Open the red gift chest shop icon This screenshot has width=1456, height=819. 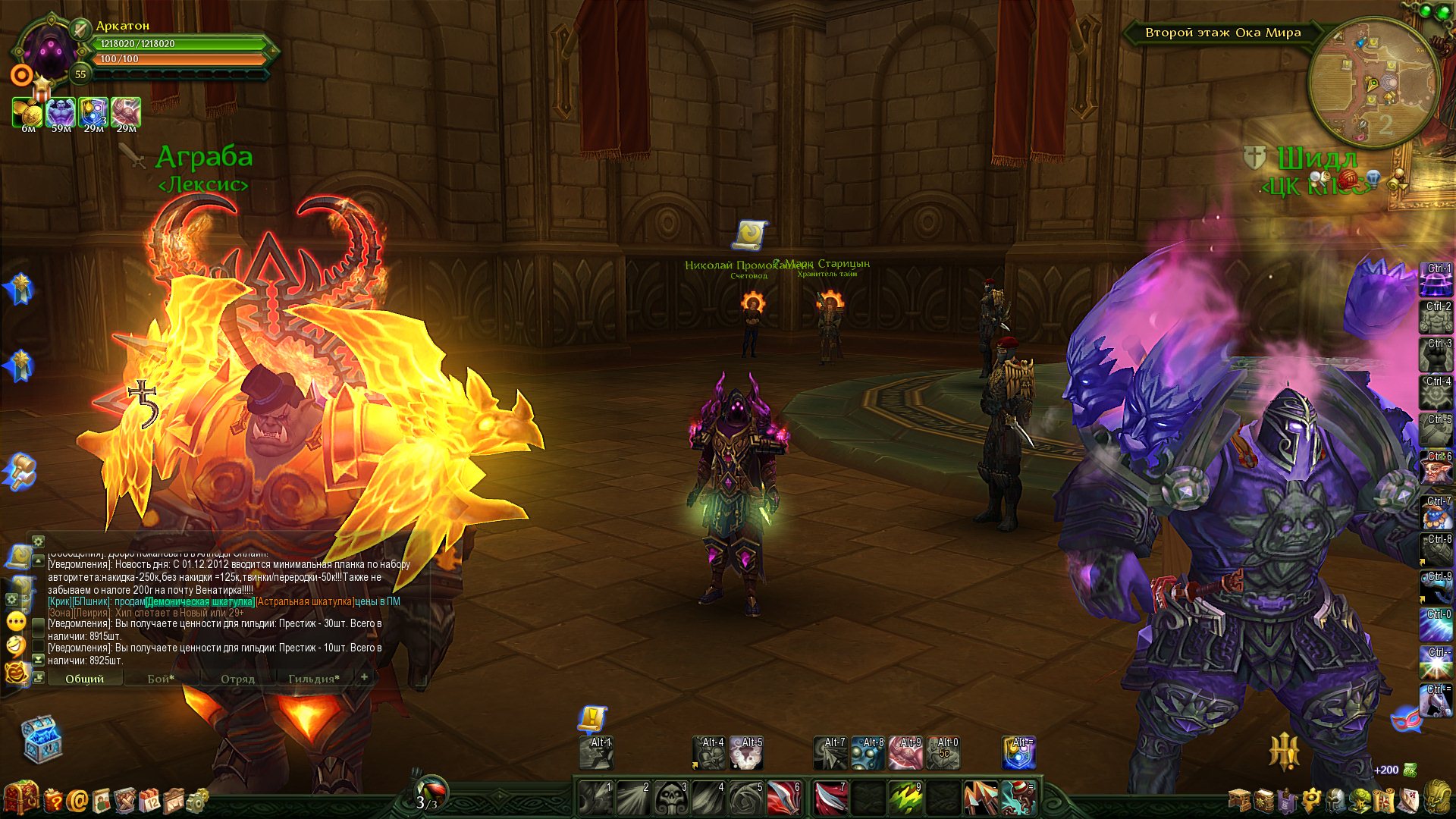tap(20, 799)
